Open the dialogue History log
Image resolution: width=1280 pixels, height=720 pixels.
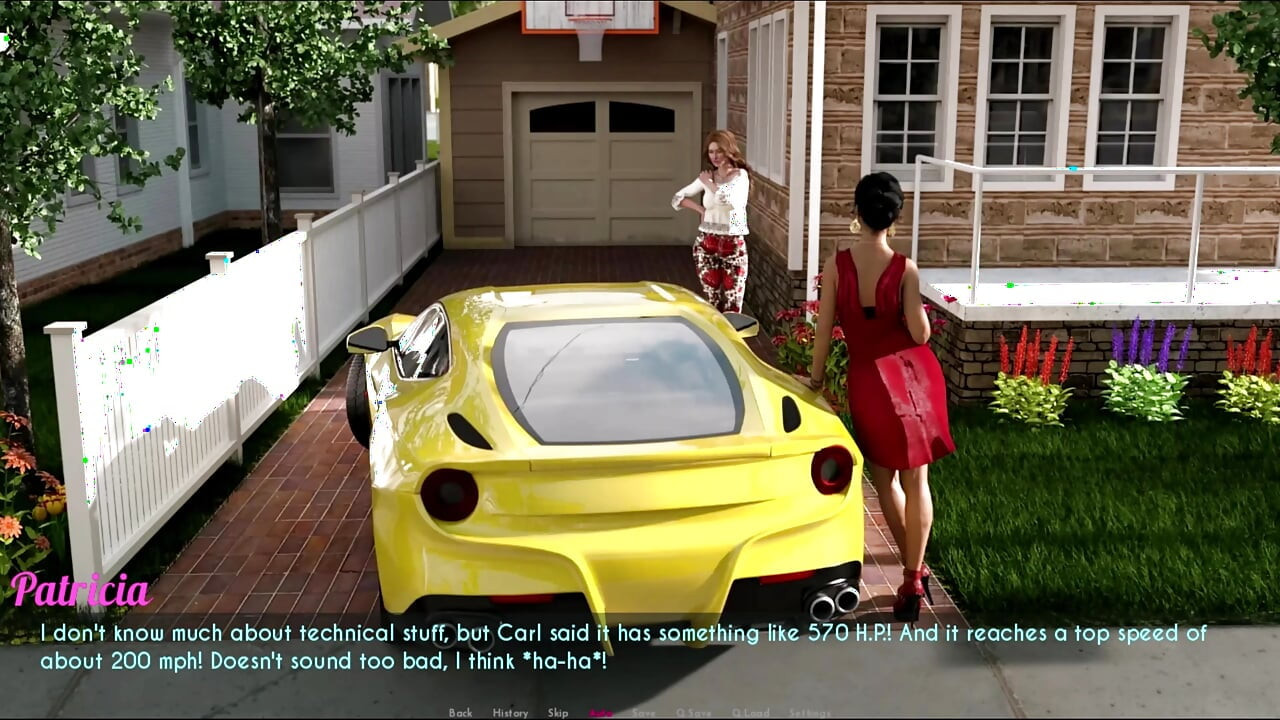coord(510,713)
